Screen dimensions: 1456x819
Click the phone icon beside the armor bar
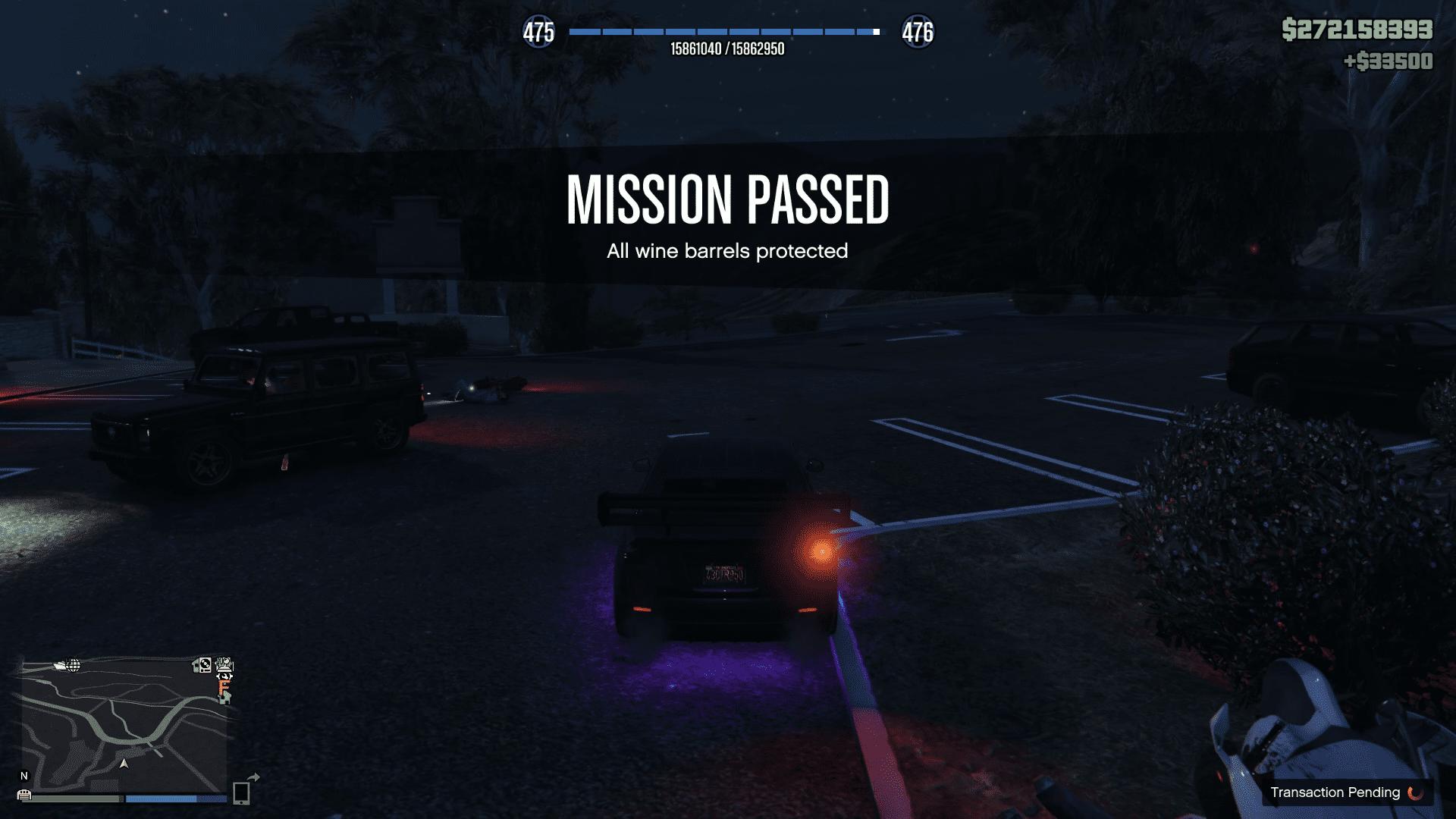(x=243, y=795)
